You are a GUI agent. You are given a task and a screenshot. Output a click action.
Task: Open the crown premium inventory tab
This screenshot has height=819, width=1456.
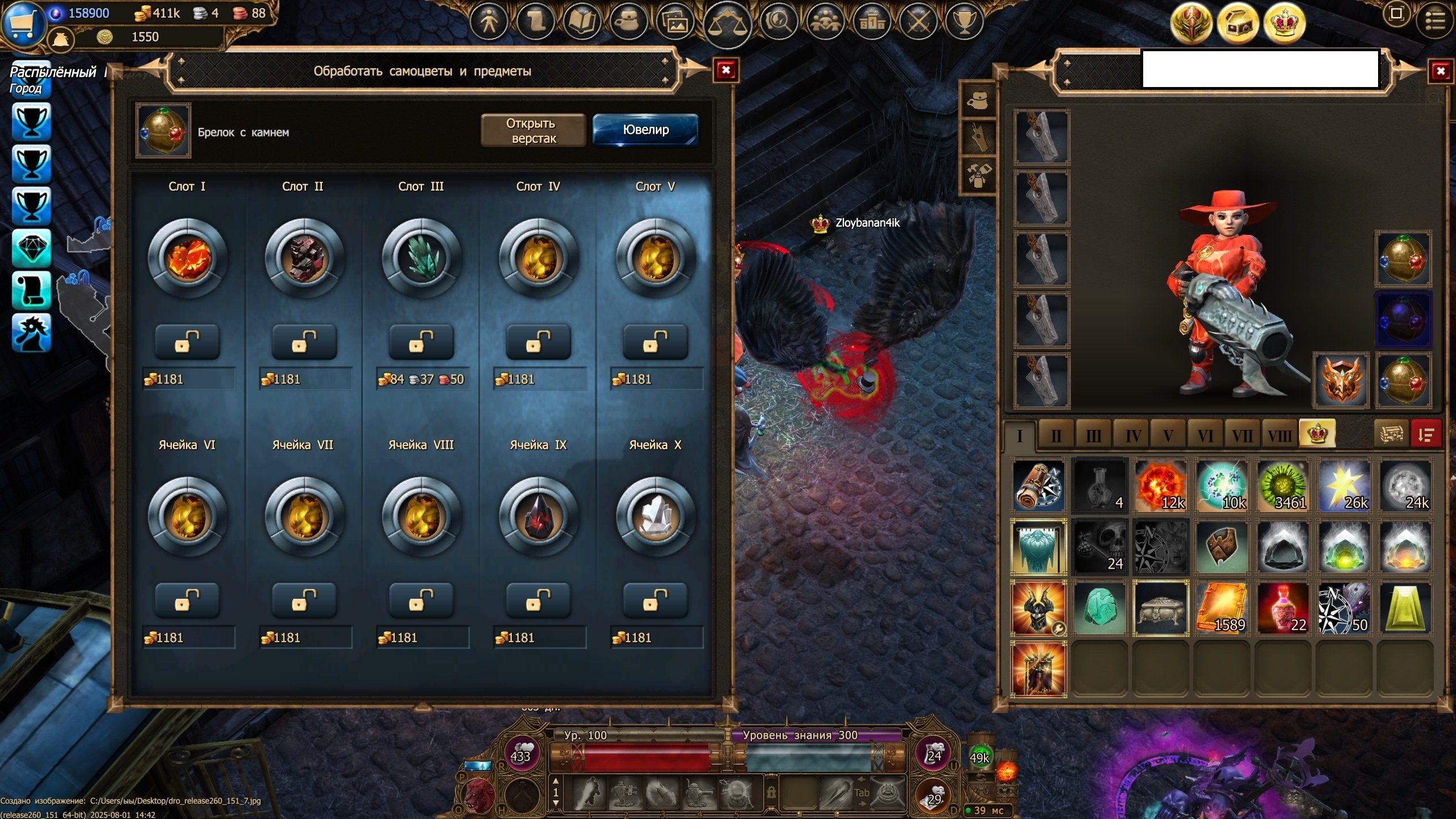pyautogui.click(x=1317, y=435)
